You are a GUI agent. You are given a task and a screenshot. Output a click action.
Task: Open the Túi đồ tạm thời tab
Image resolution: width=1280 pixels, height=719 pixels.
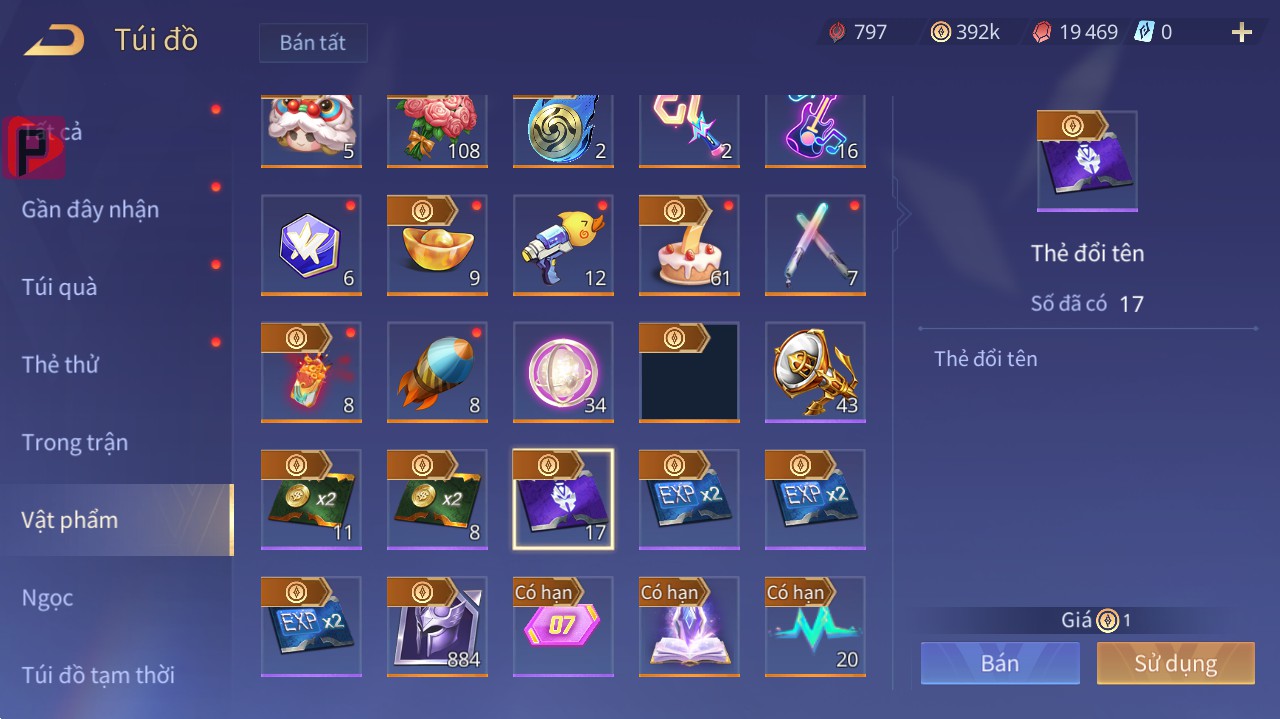pos(98,675)
